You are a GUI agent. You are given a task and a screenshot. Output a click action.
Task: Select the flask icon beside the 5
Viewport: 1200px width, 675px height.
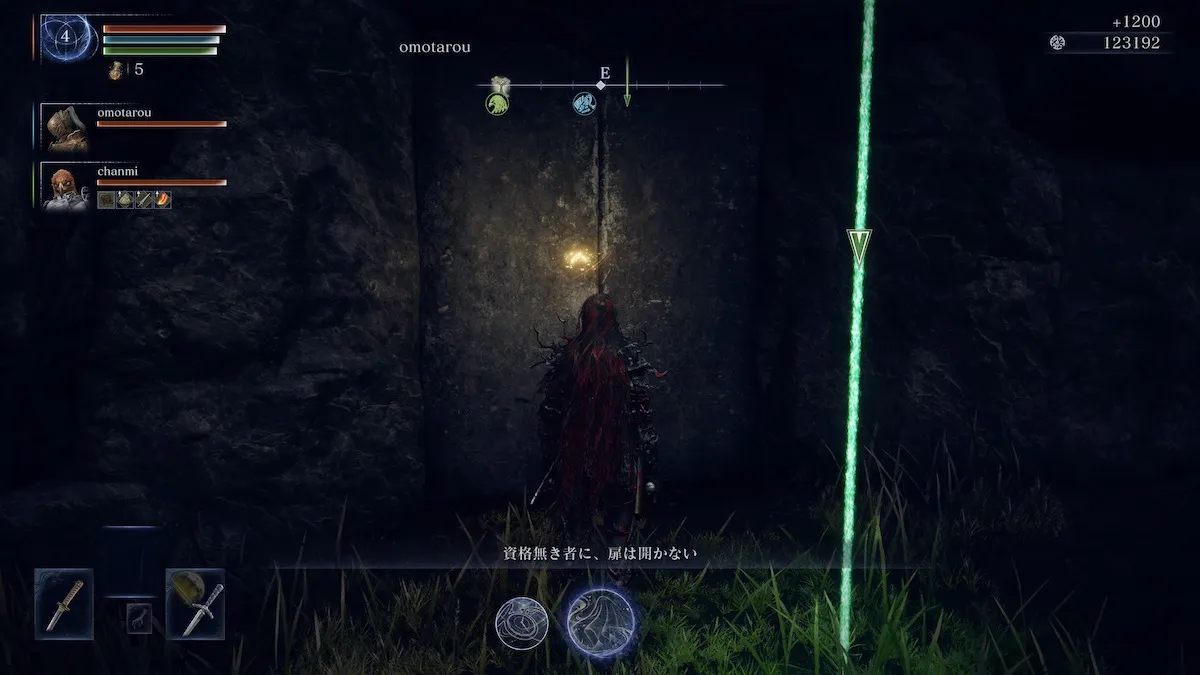[x=117, y=70]
